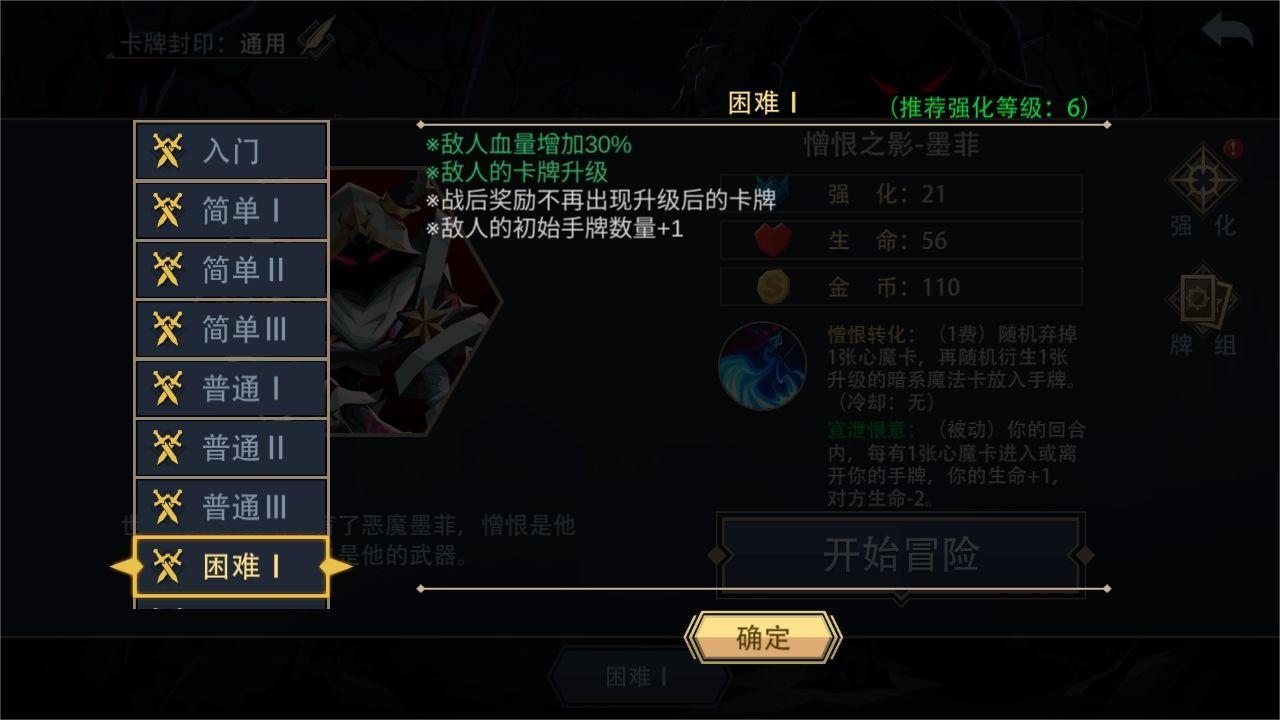Select the 困难 I difficulty option
The image size is (1280, 720).
click(231, 566)
